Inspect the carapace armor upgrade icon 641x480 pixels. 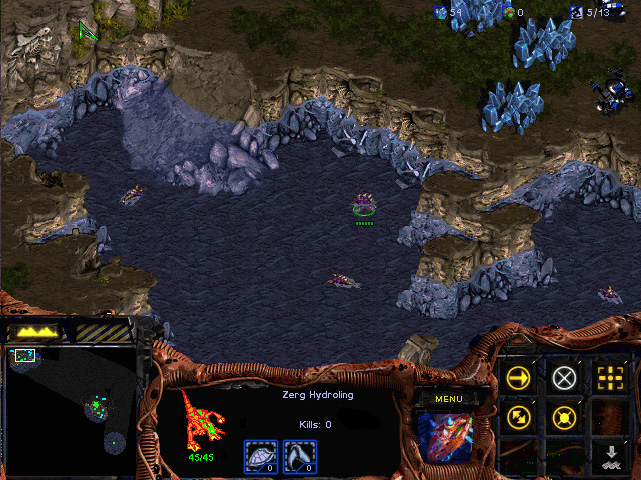tap(259, 455)
